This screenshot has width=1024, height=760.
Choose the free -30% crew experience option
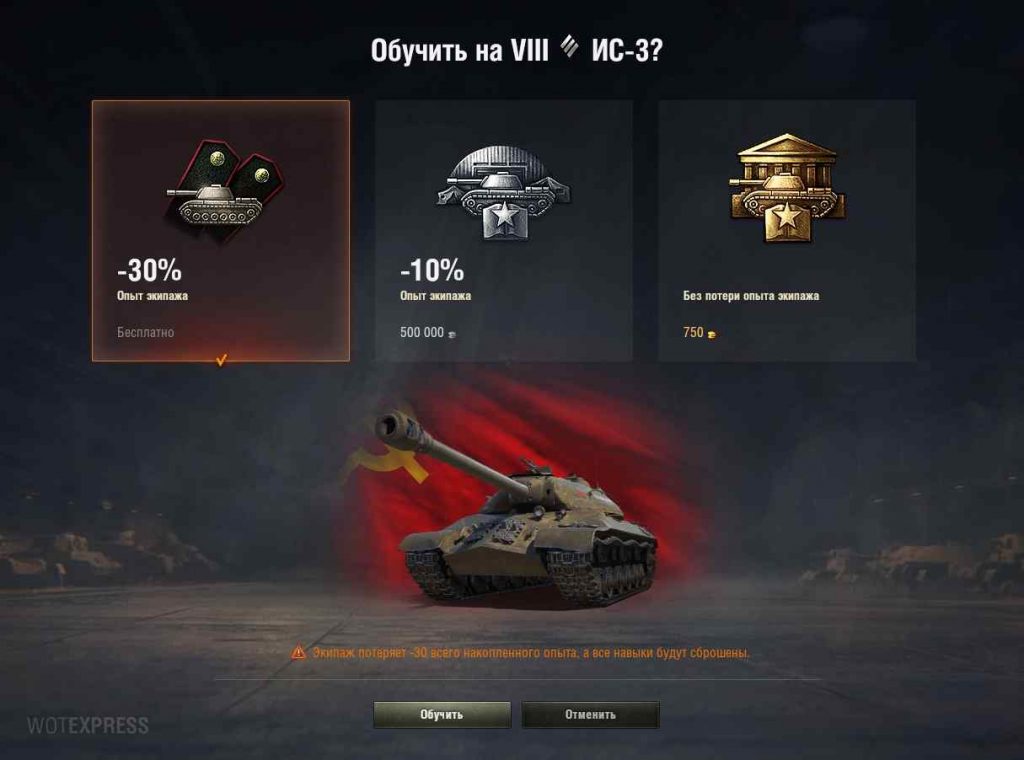221,230
